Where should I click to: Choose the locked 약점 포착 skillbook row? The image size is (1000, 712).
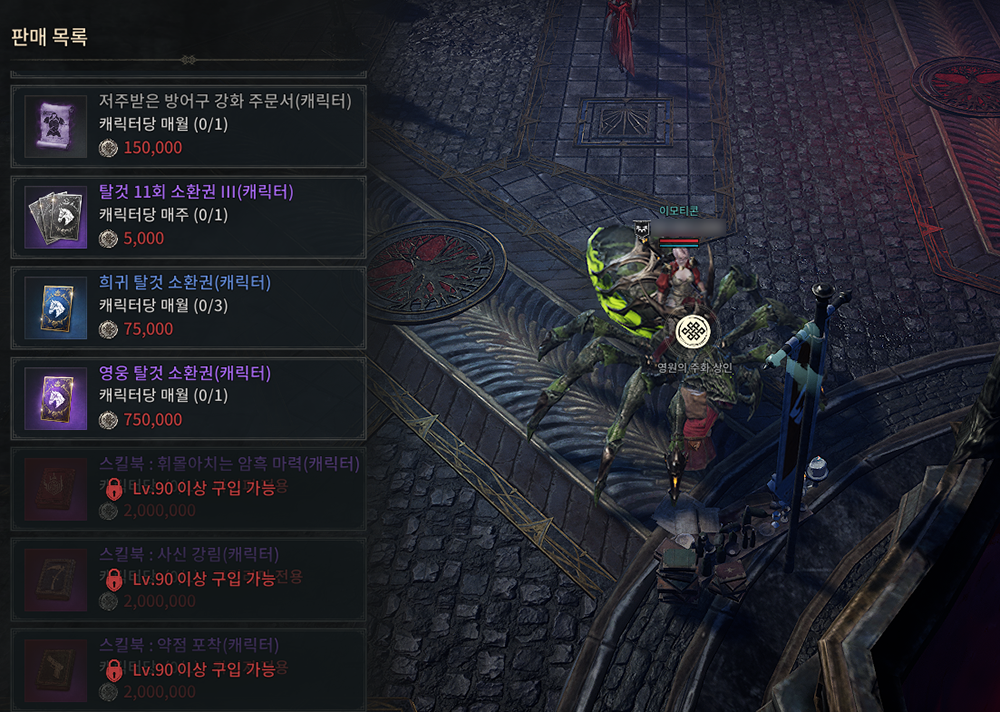189,668
